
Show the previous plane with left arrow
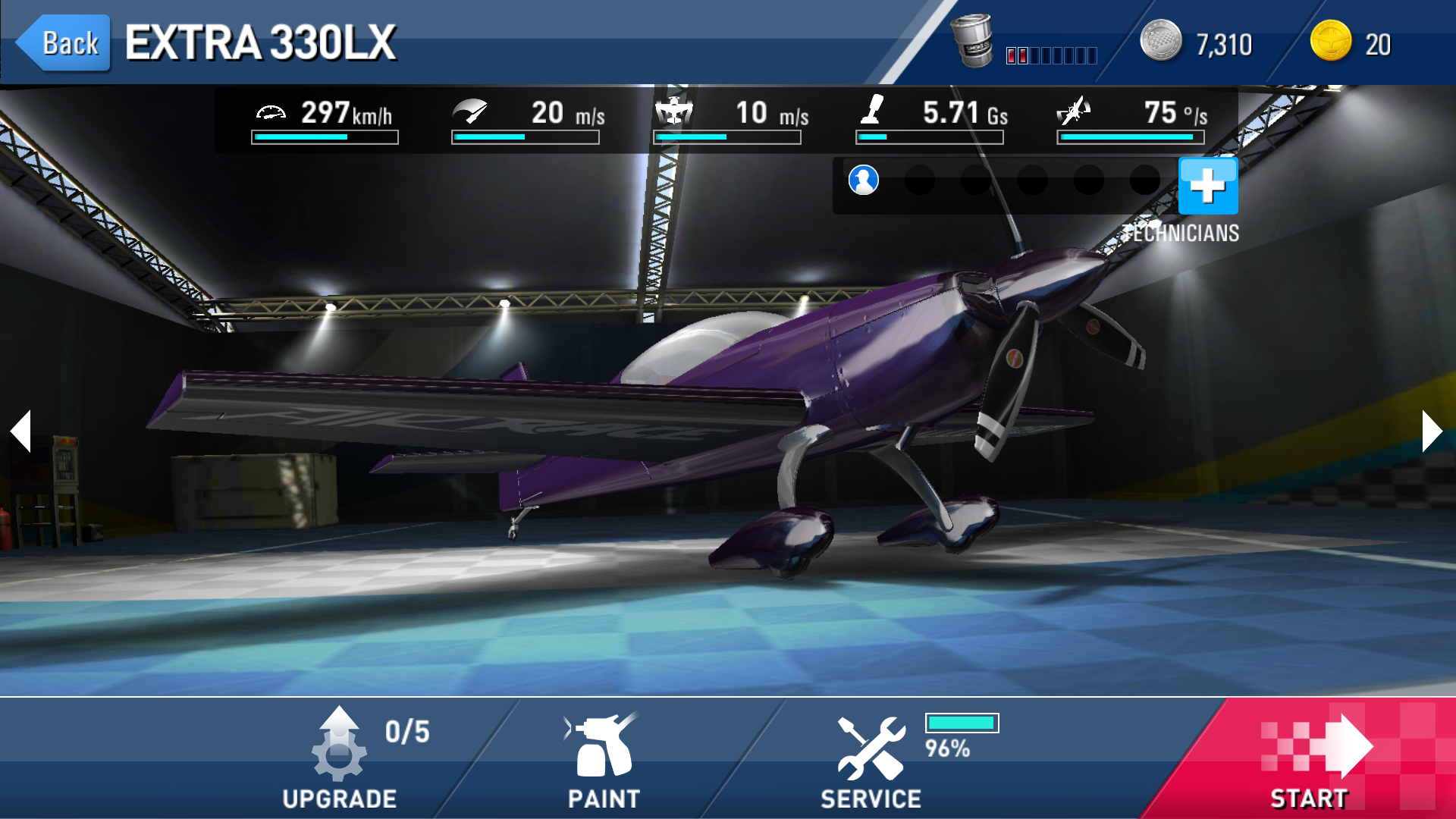pyautogui.click(x=21, y=431)
